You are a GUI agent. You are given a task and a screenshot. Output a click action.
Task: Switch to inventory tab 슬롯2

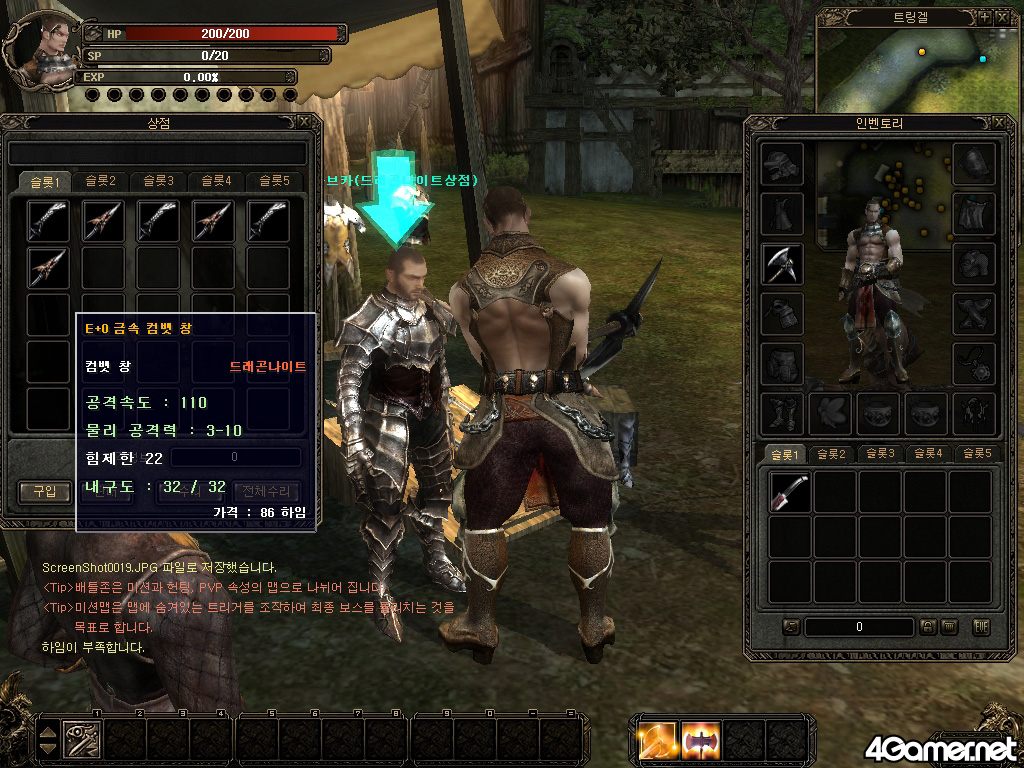click(x=829, y=454)
